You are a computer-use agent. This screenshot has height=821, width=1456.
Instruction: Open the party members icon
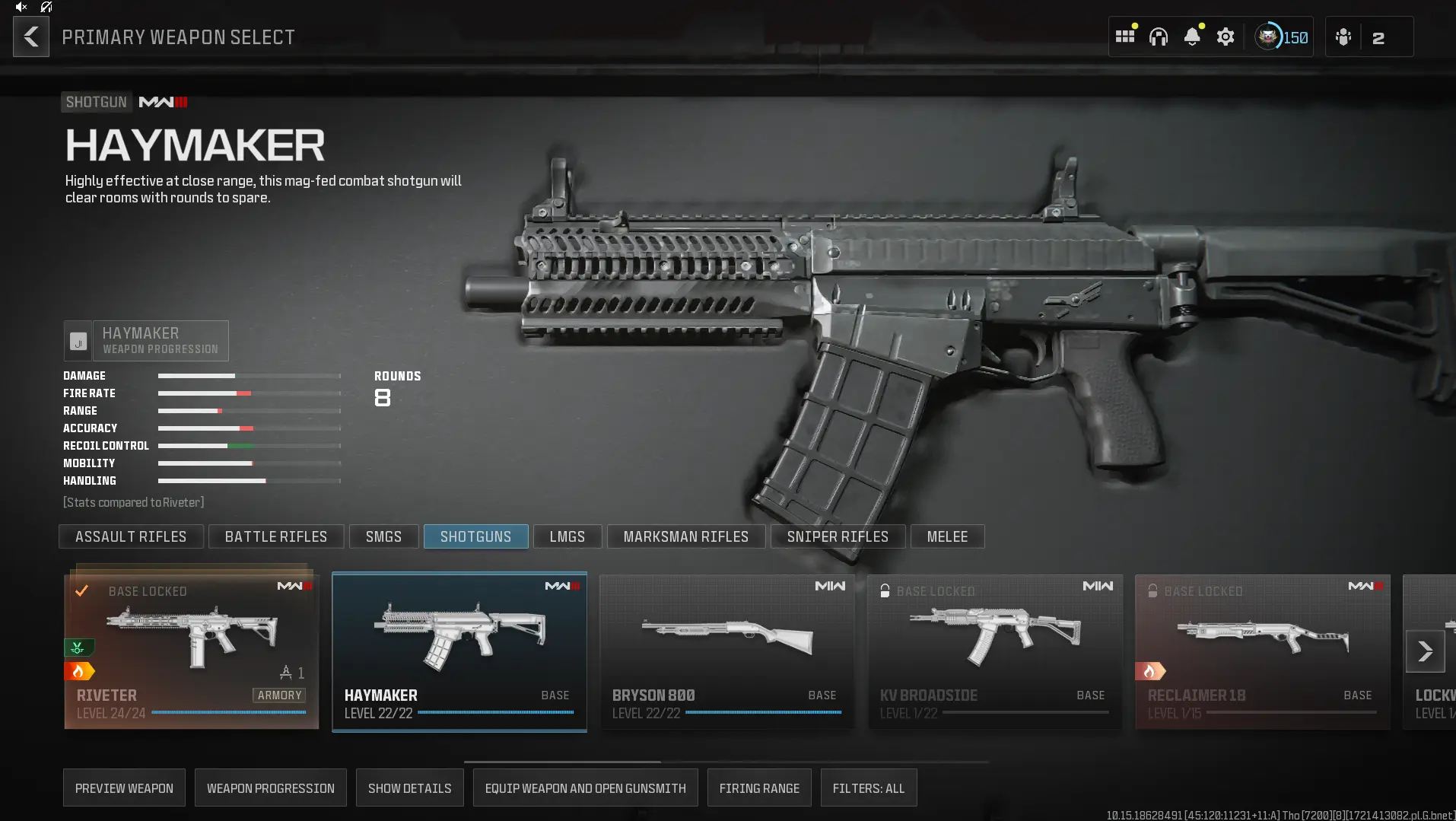[1343, 36]
